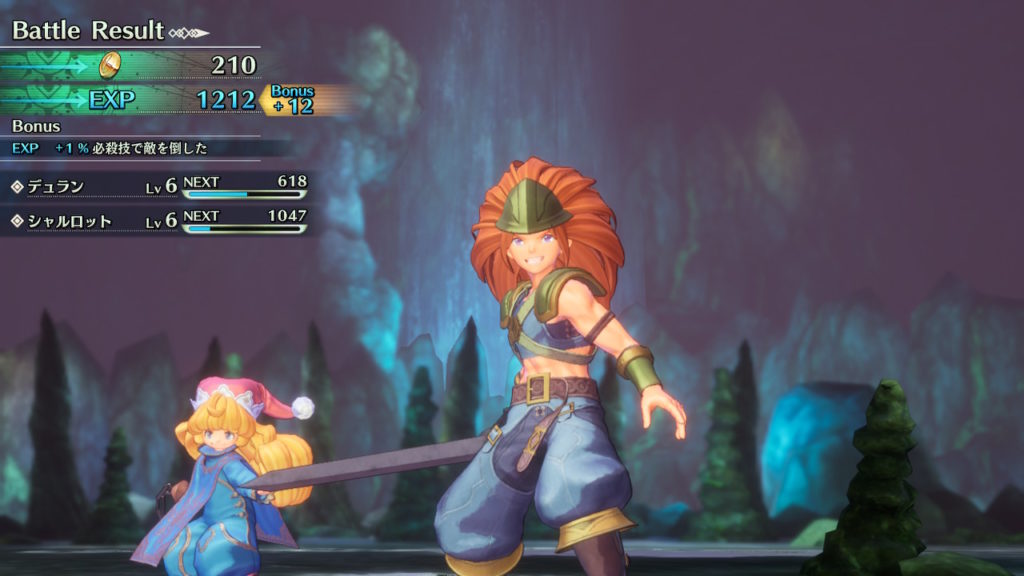Image resolution: width=1024 pixels, height=576 pixels.
Task: Select Charlotte's シャルロット party row
Action: point(155,220)
